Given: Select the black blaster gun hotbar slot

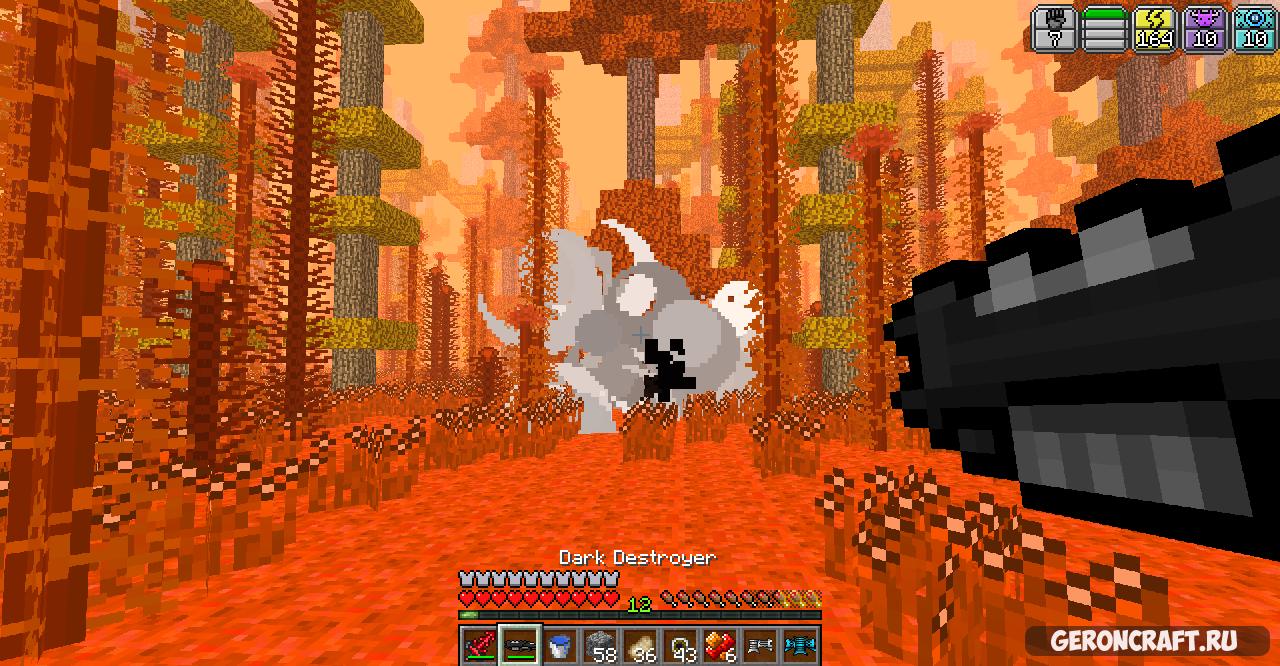Looking at the screenshot, I should coord(521,646).
